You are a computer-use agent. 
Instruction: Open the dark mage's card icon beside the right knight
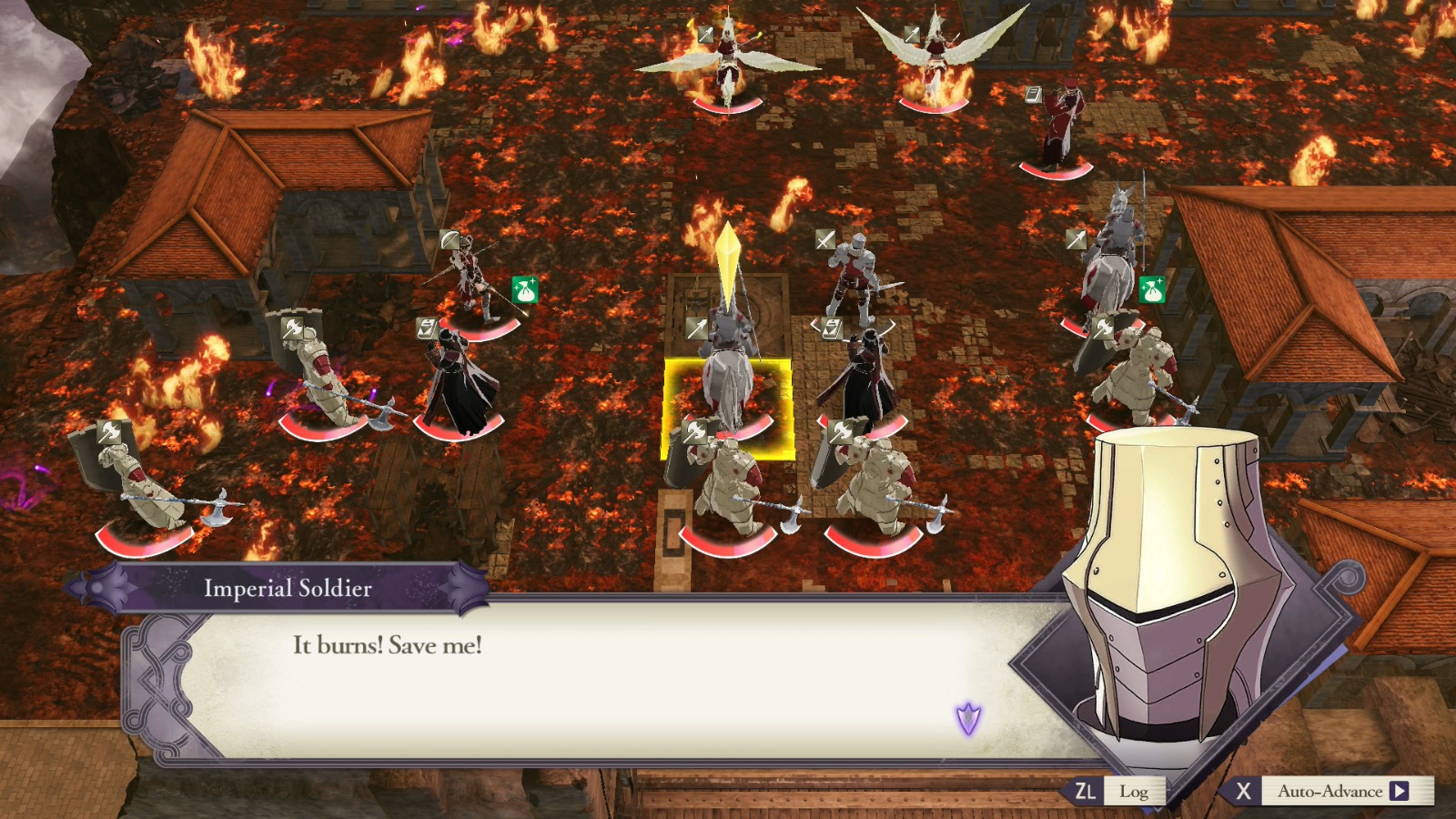pos(831,329)
